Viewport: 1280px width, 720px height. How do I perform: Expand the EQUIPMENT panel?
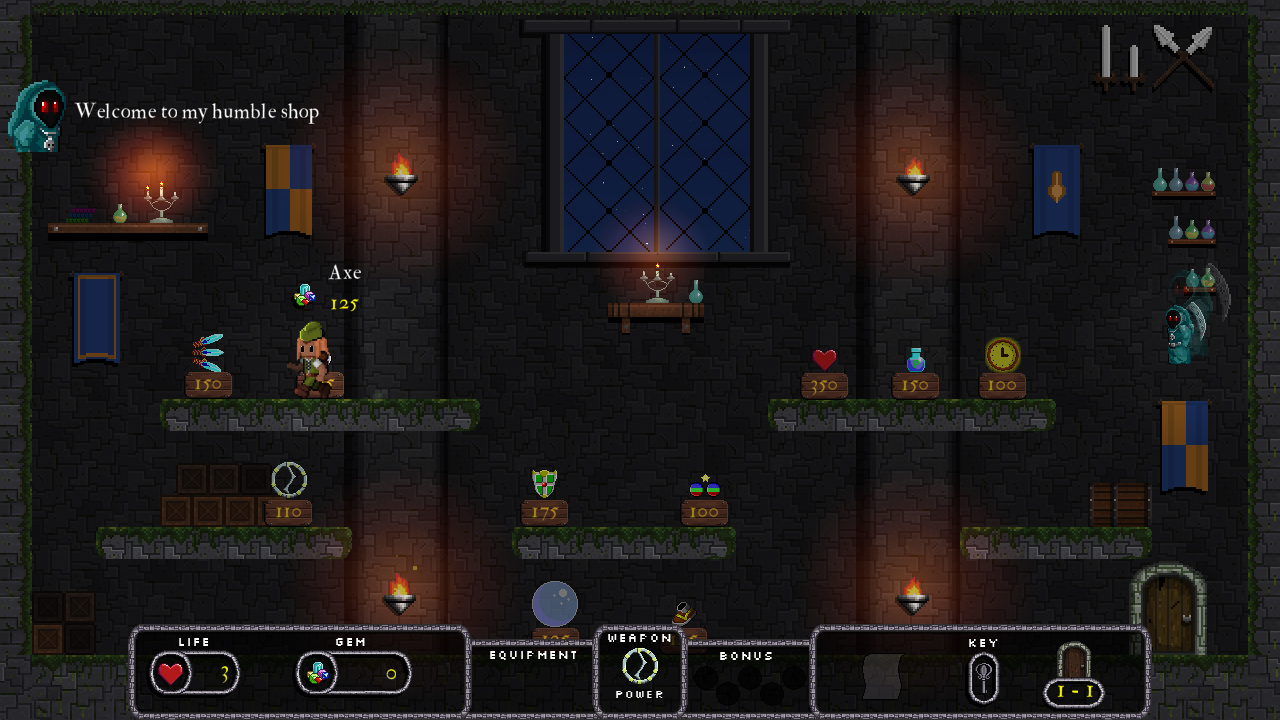click(x=532, y=655)
